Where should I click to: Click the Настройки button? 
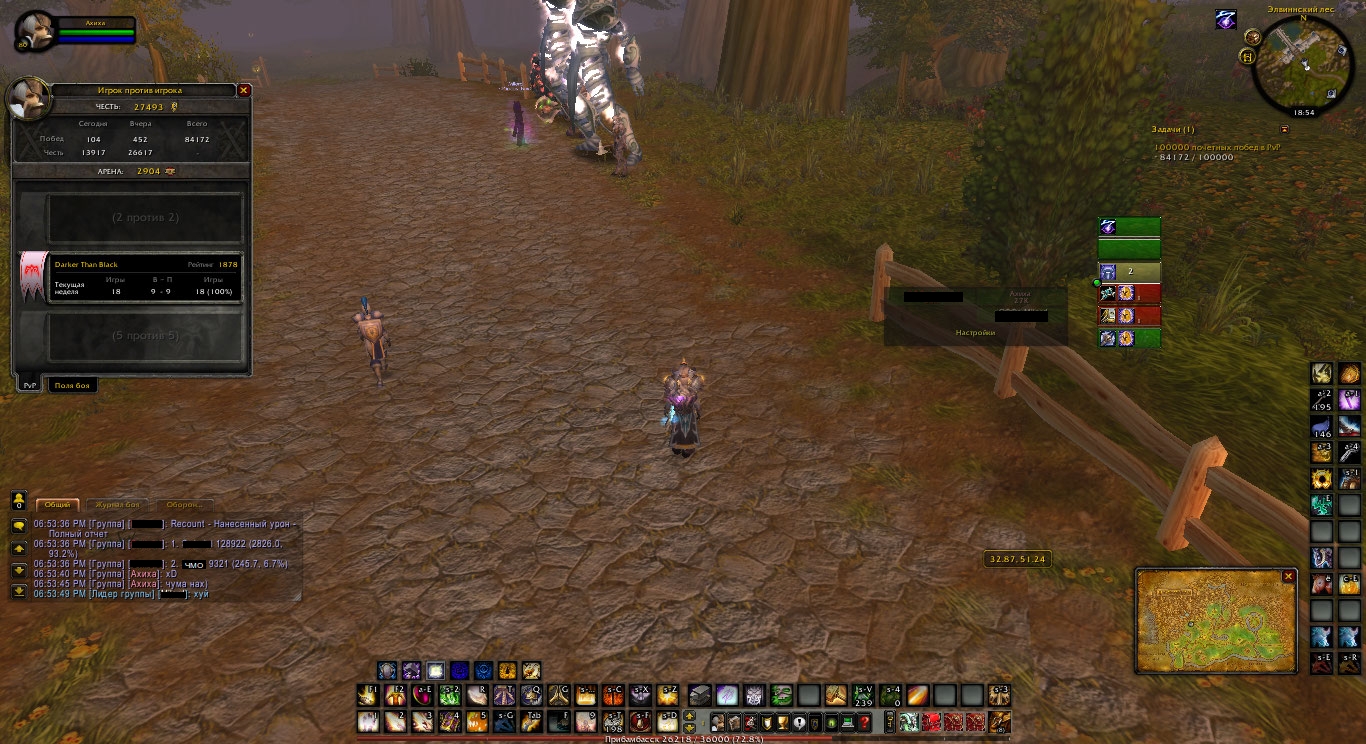[x=975, y=332]
